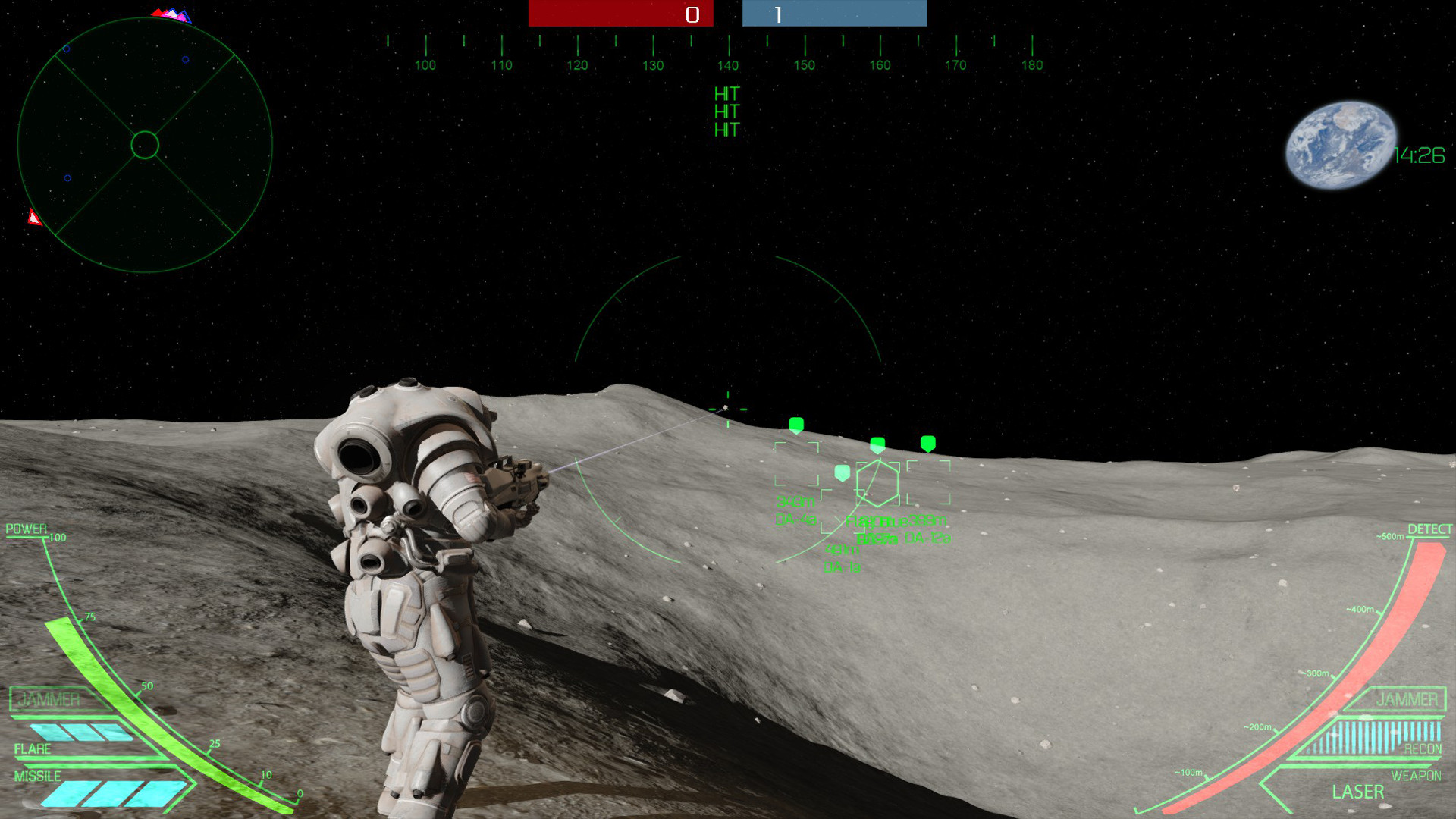Viewport: 1456px width, 819px height.
Task: Enable the right-side JAMMER countermeasure
Action: click(x=1407, y=699)
